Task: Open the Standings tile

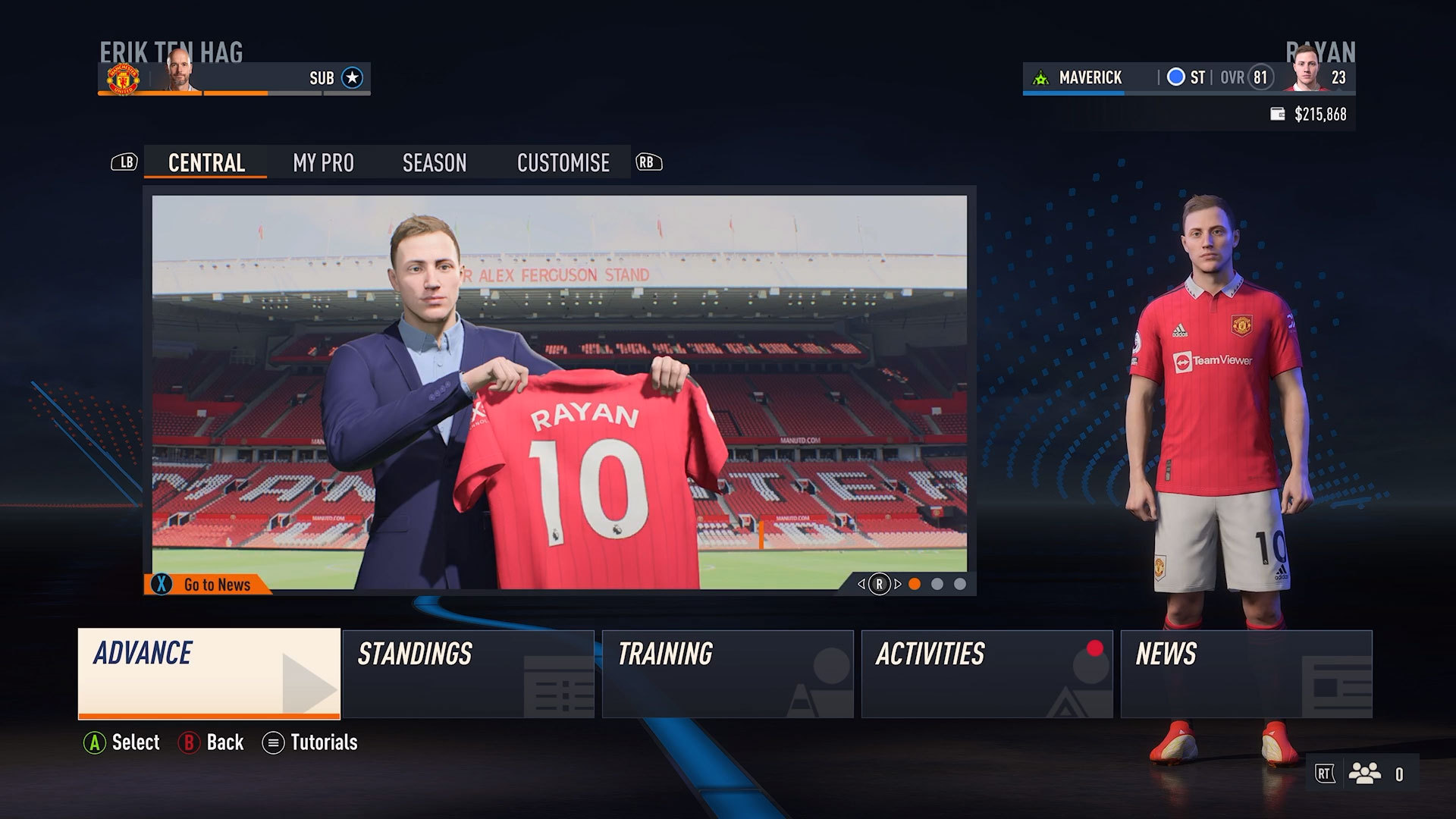Action: 468,674
